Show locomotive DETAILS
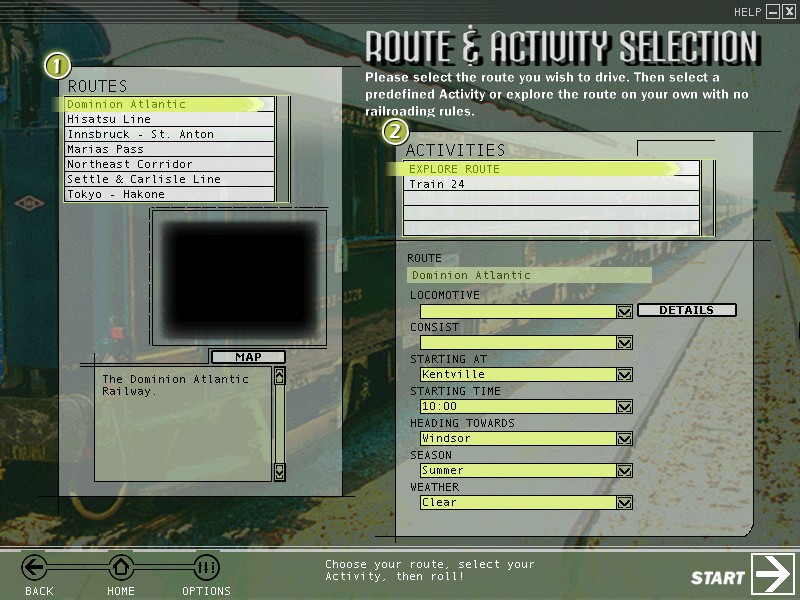The width and height of the screenshot is (800, 600). pyautogui.click(x=686, y=310)
